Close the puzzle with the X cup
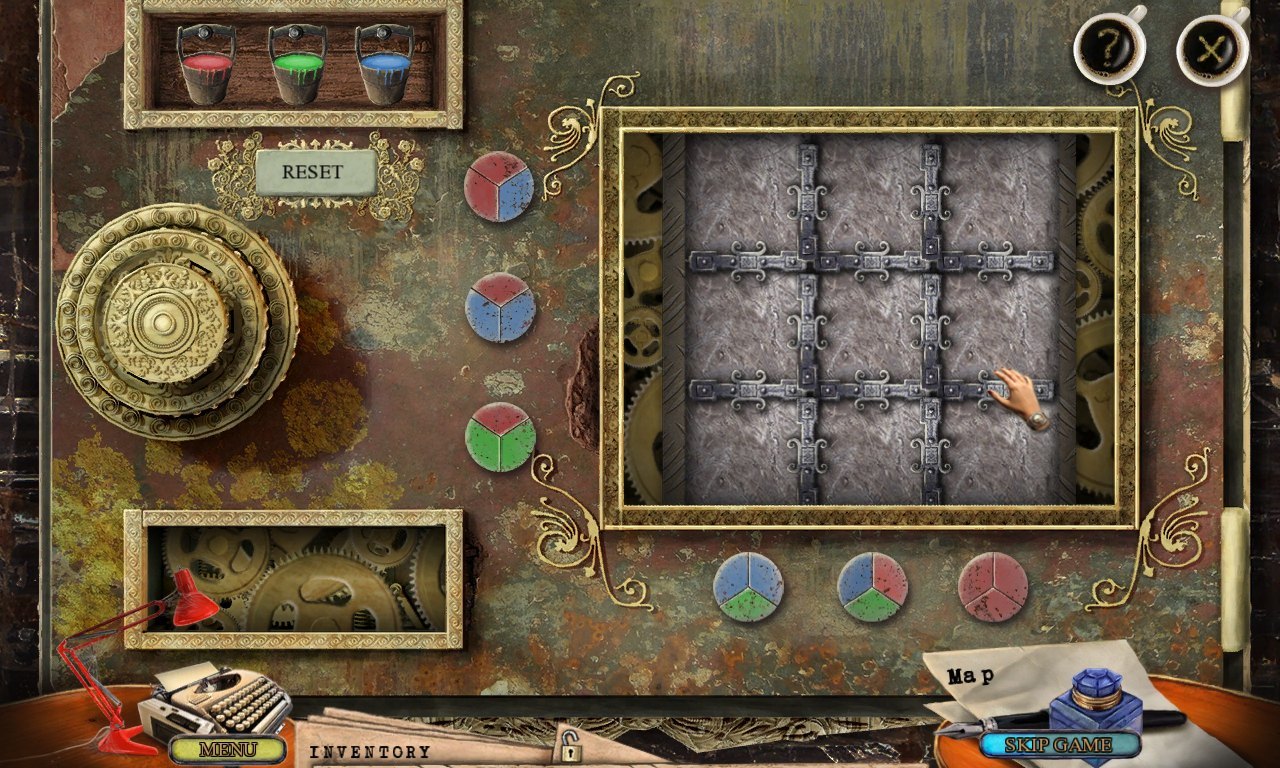The image size is (1280, 768). click(1212, 47)
